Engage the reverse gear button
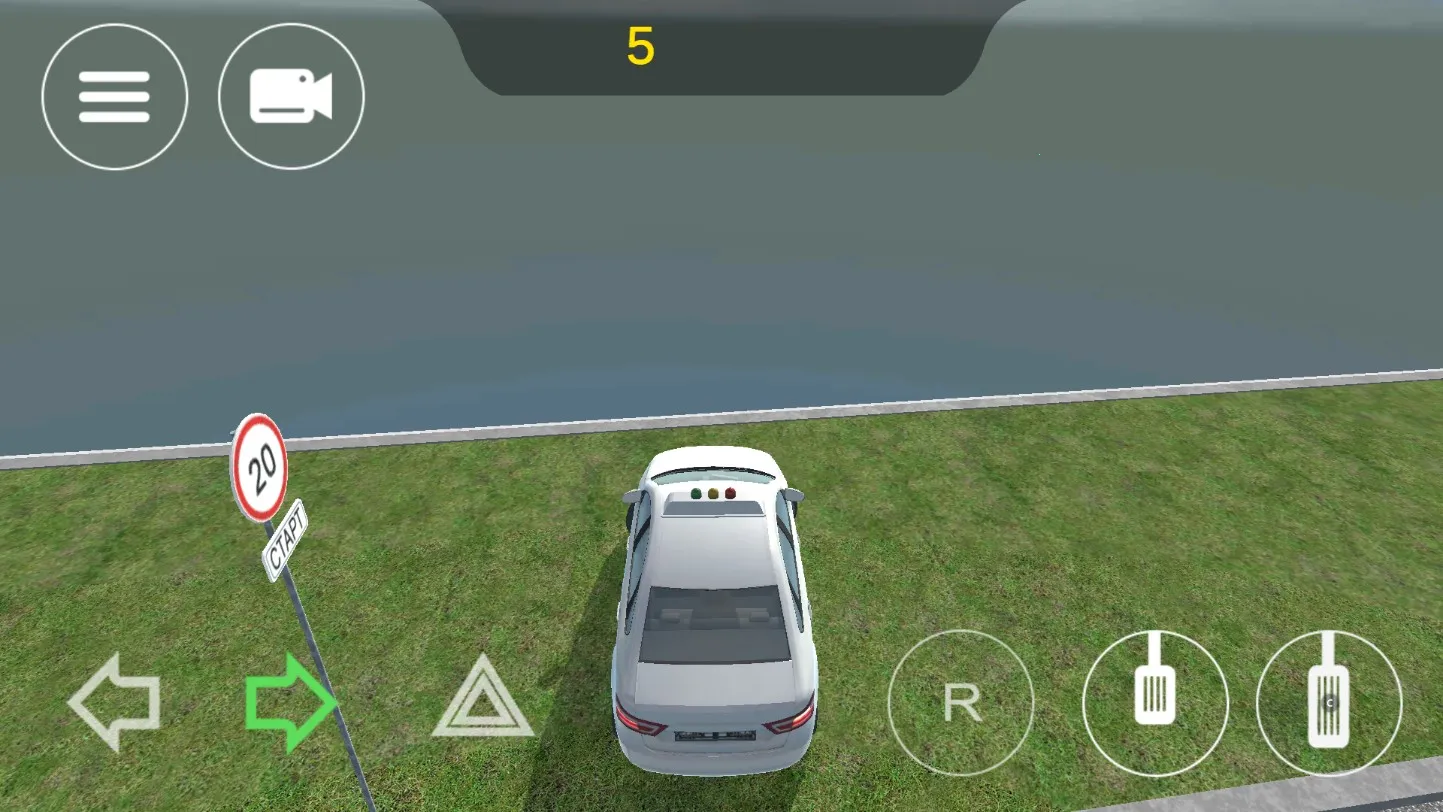This screenshot has width=1443, height=812. pos(961,703)
